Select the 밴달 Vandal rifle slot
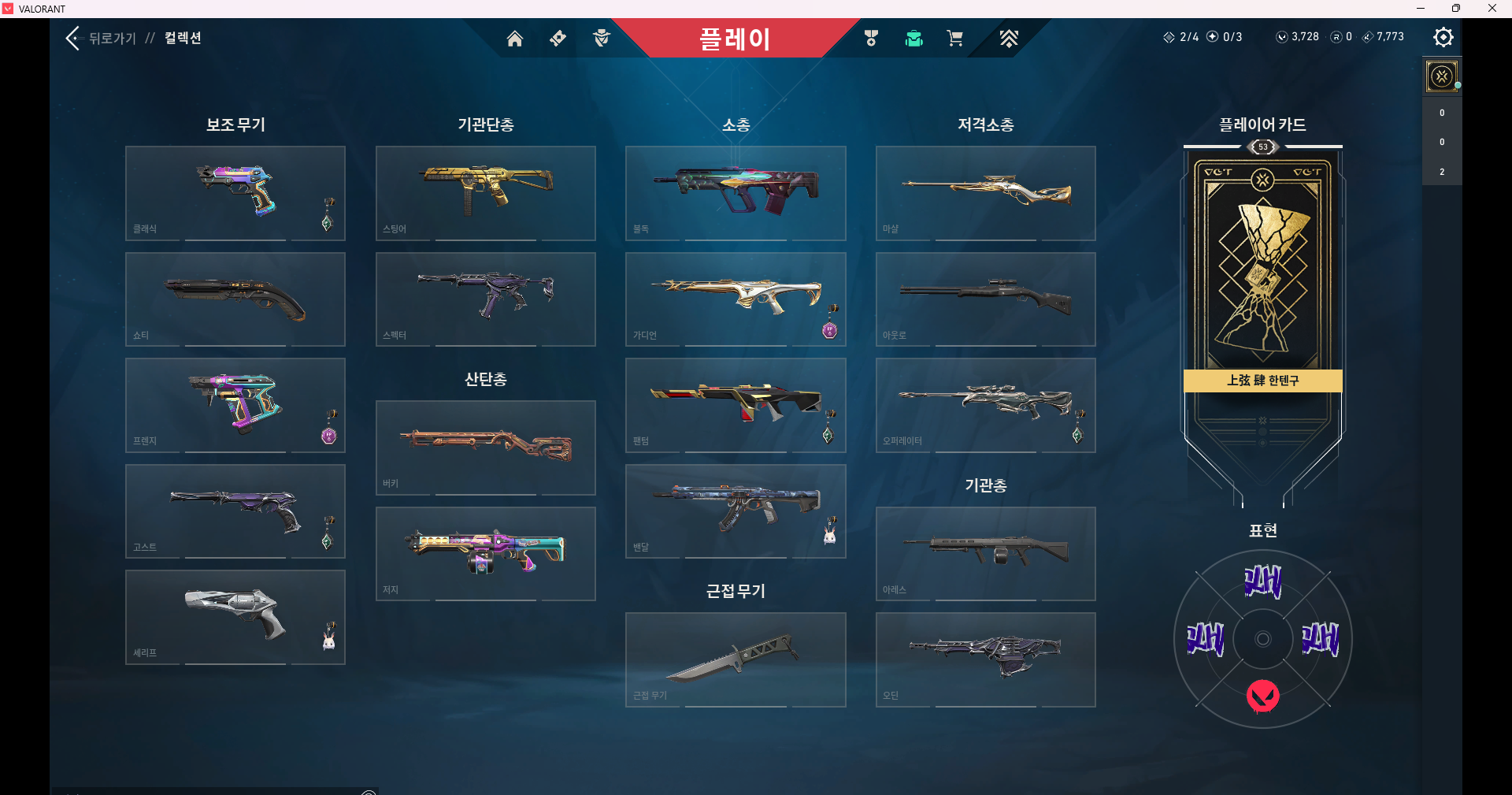 click(735, 511)
